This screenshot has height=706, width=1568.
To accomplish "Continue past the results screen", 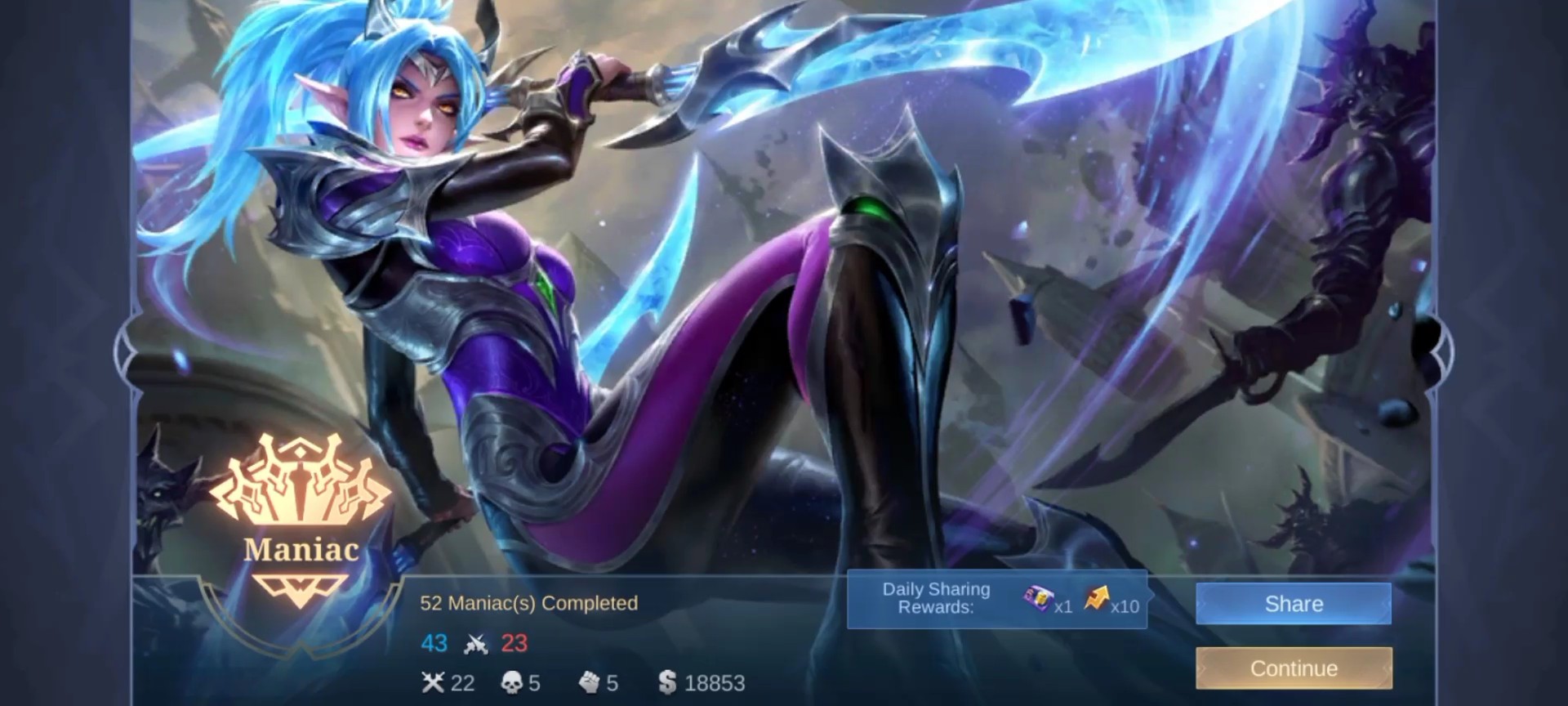I will [x=1293, y=668].
